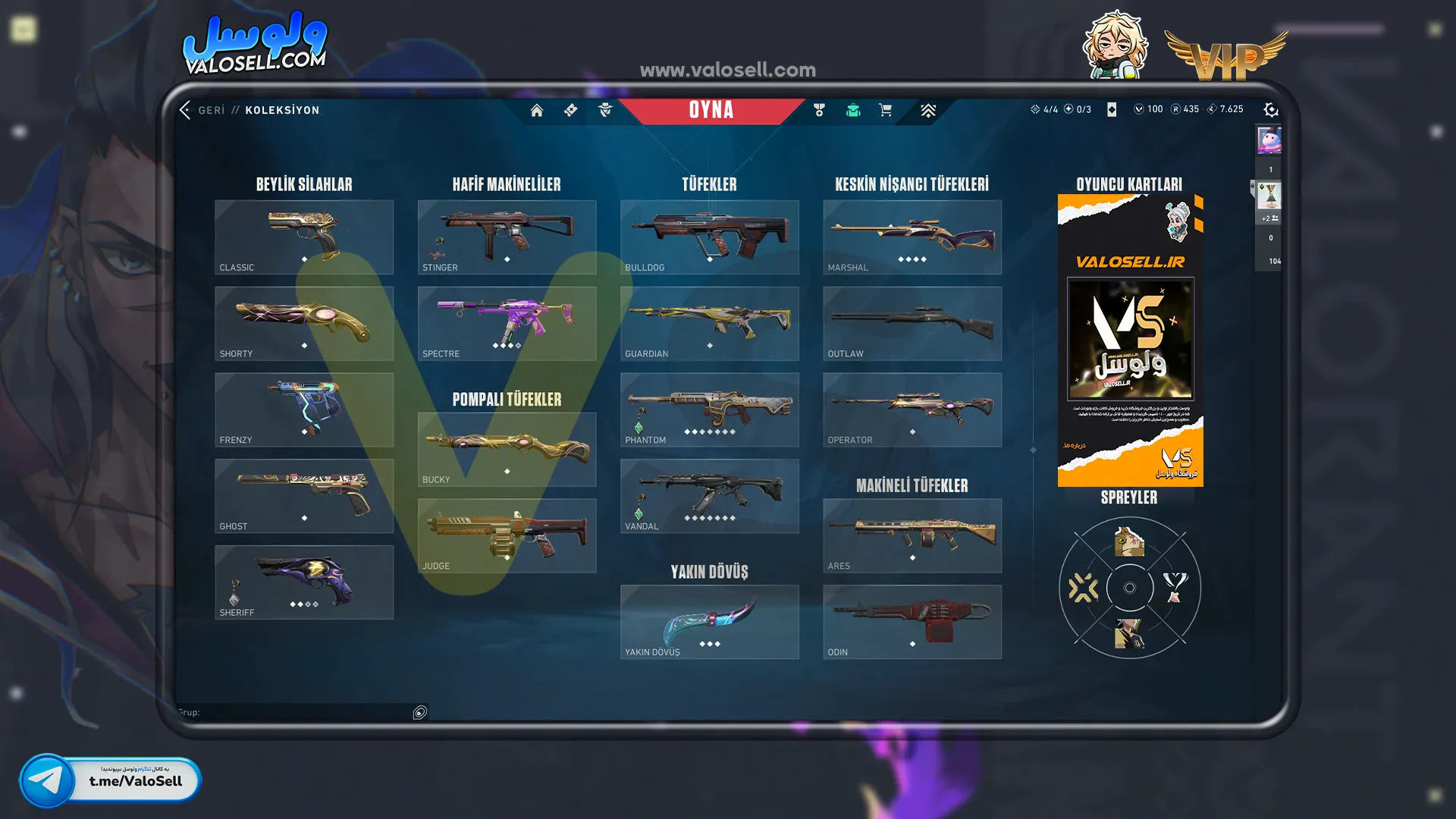1456x819 pixels.
Task: Open settings gear icon
Action: click(x=1271, y=110)
